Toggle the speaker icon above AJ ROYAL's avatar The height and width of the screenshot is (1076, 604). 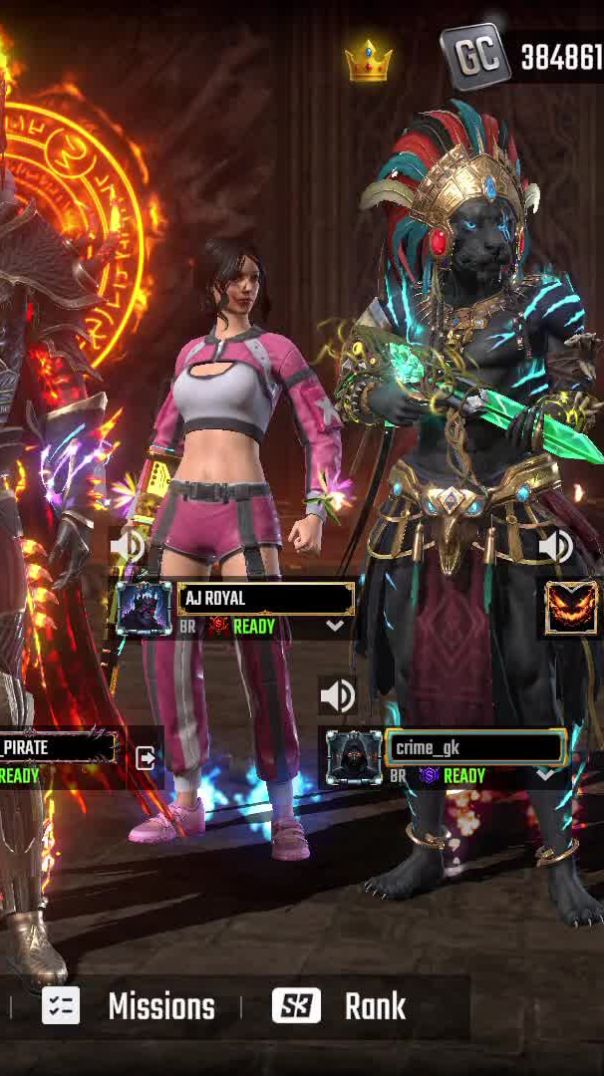click(128, 546)
